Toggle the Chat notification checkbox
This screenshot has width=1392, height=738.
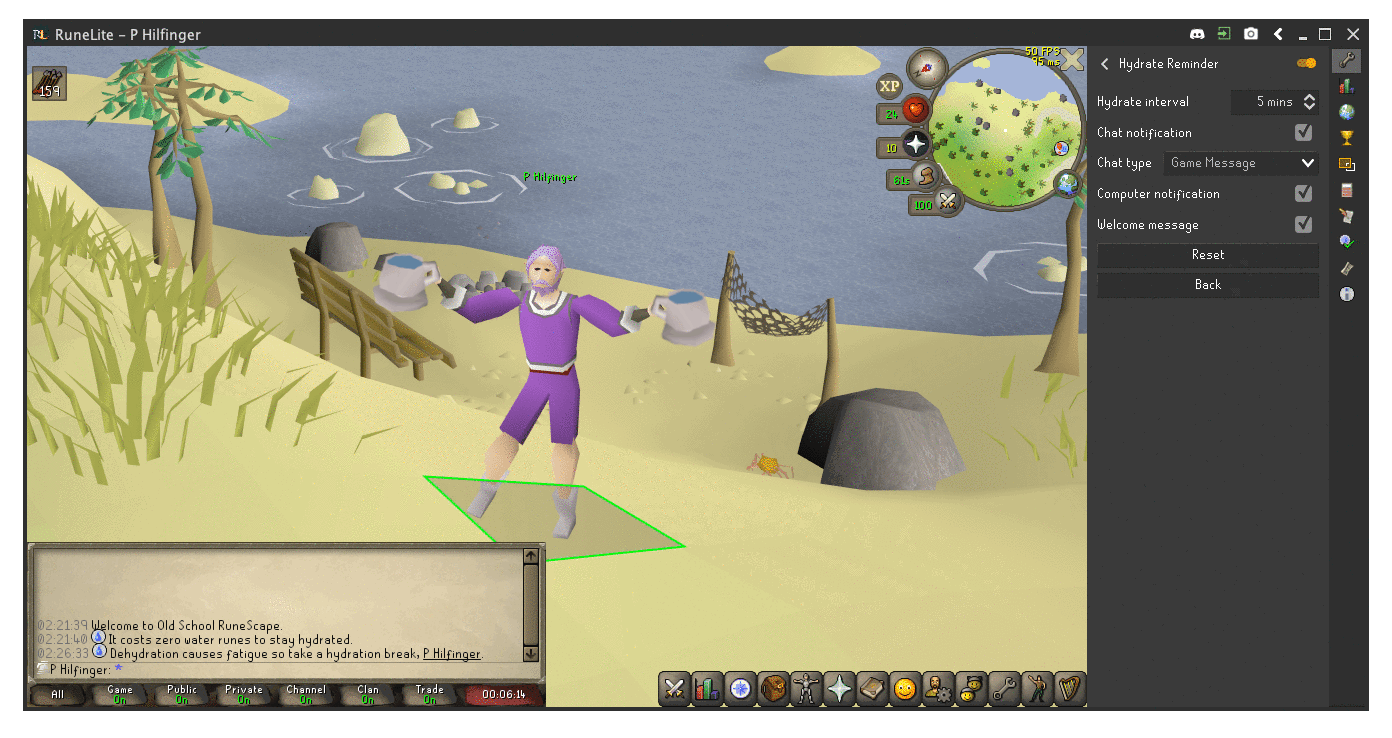click(1303, 133)
